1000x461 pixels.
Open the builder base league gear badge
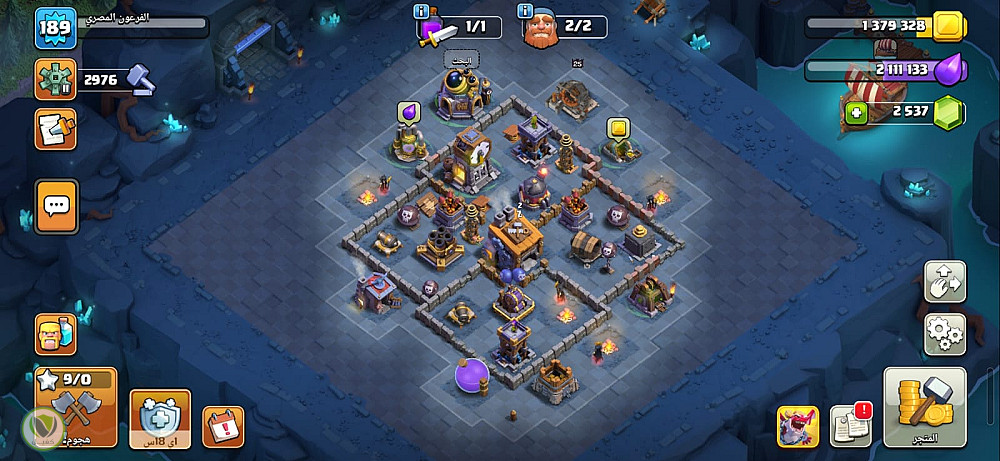55,79
